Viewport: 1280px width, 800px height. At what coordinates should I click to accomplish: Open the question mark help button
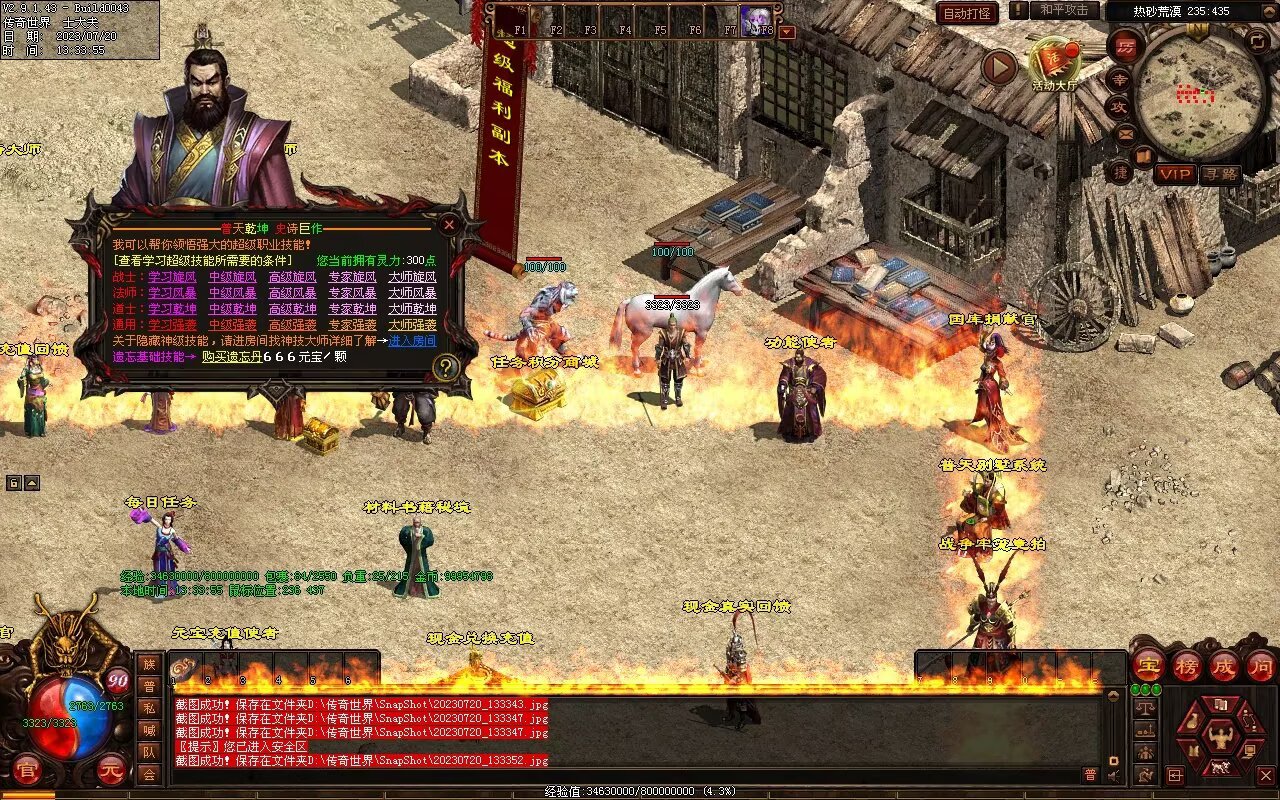click(446, 367)
